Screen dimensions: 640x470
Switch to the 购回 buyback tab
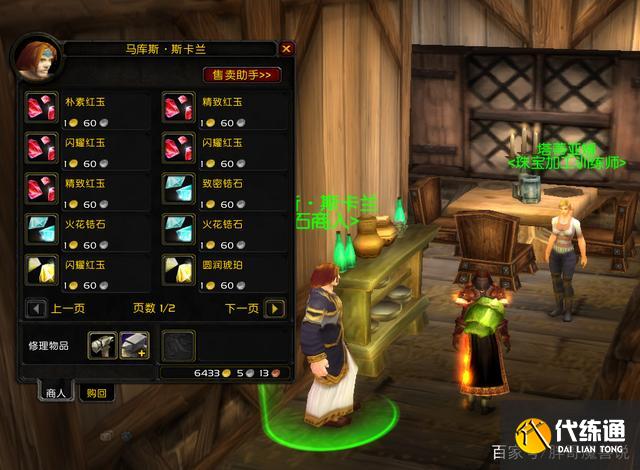coord(97,393)
